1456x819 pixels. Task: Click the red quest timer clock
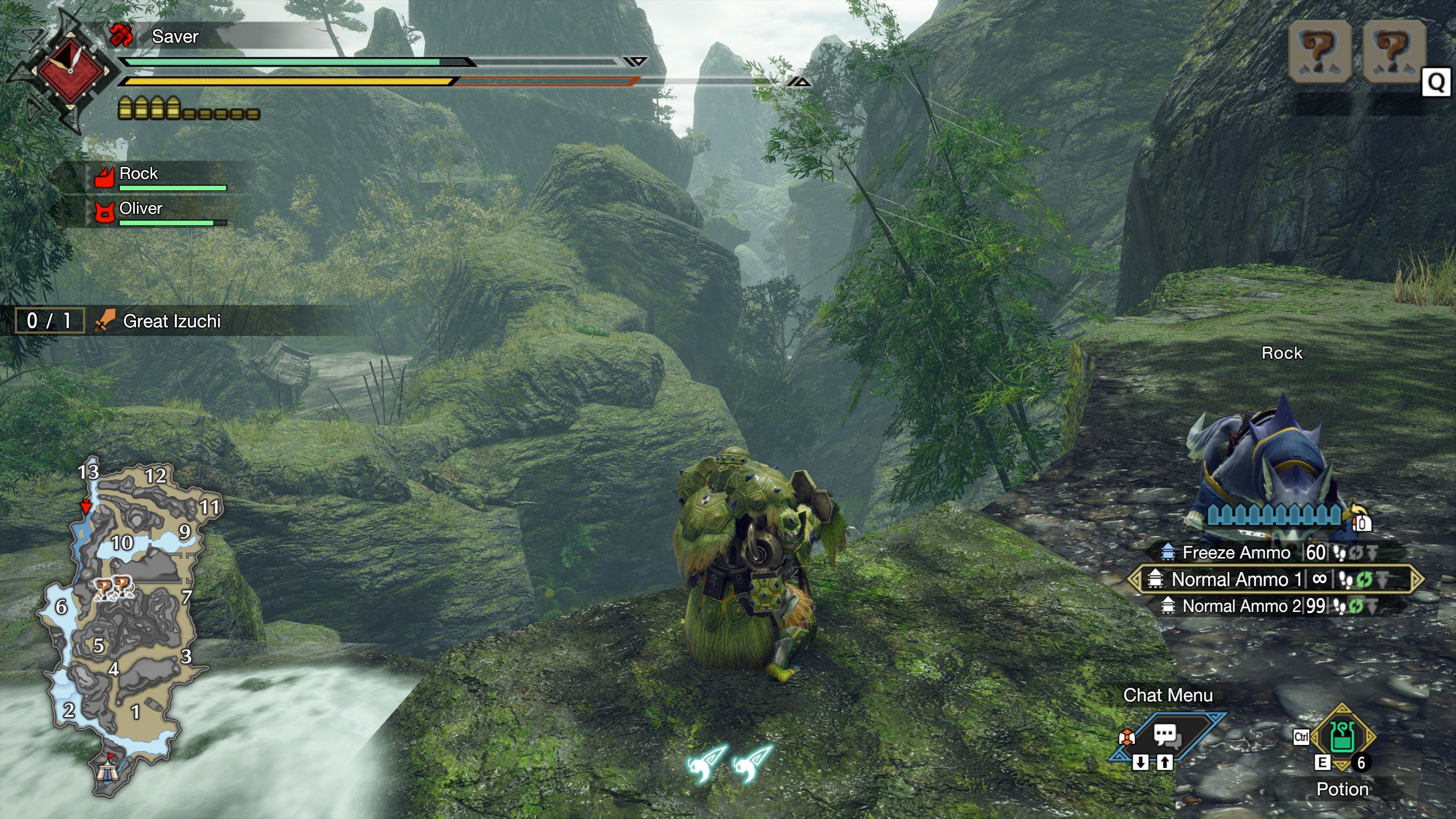click(70, 71)
